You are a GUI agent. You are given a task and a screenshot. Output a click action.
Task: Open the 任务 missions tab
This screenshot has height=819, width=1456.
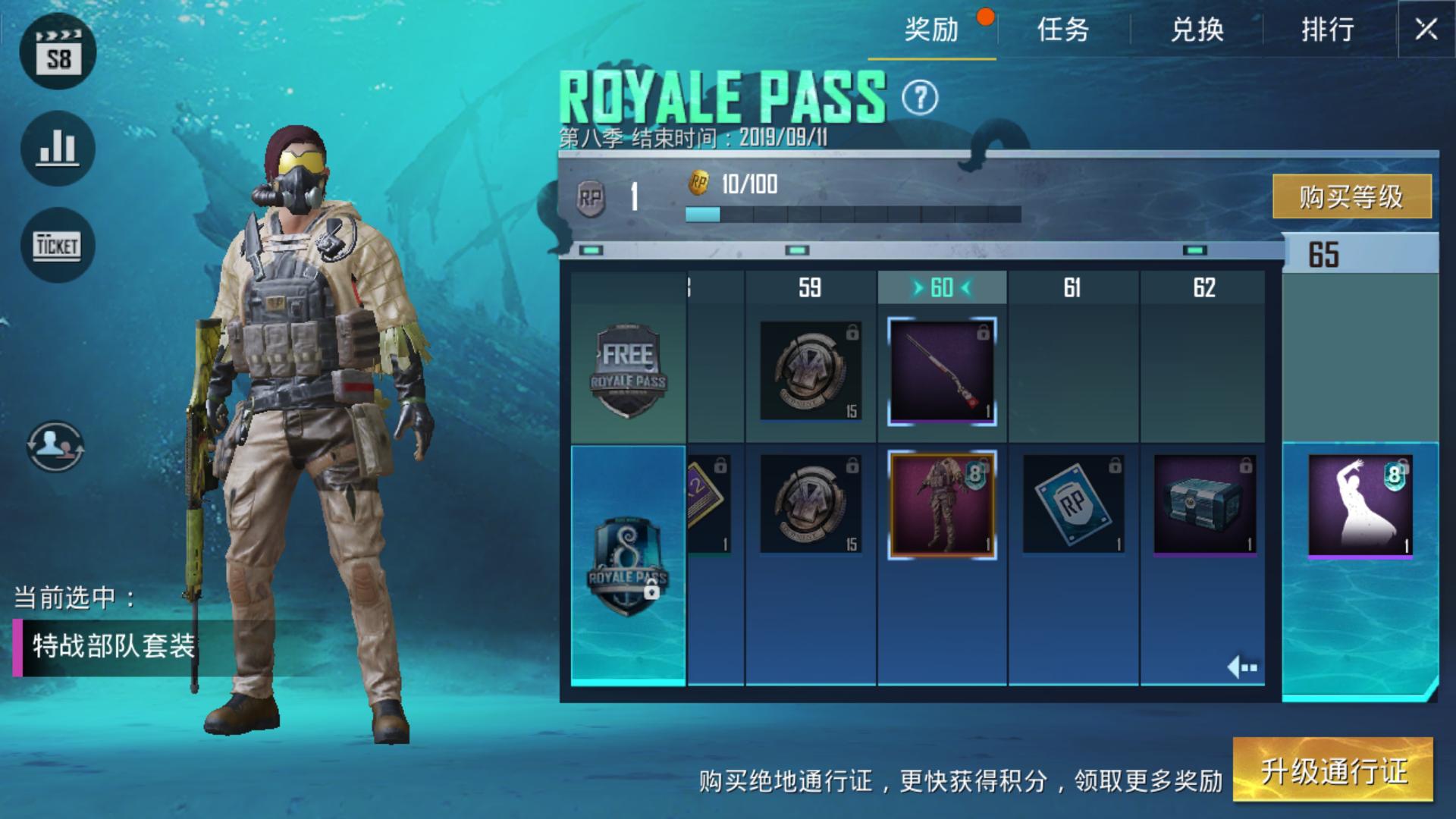tap(1063, 30)
